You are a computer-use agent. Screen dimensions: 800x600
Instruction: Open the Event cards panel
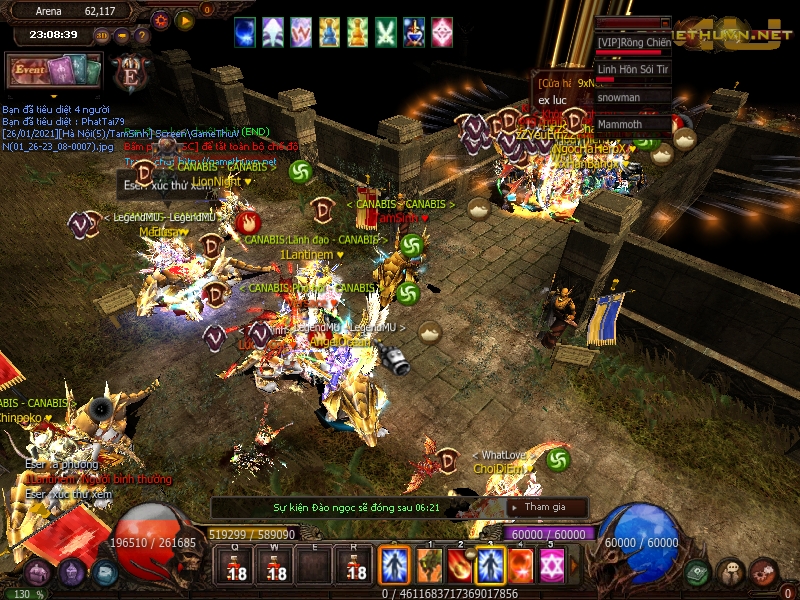[x=53, y=72]
